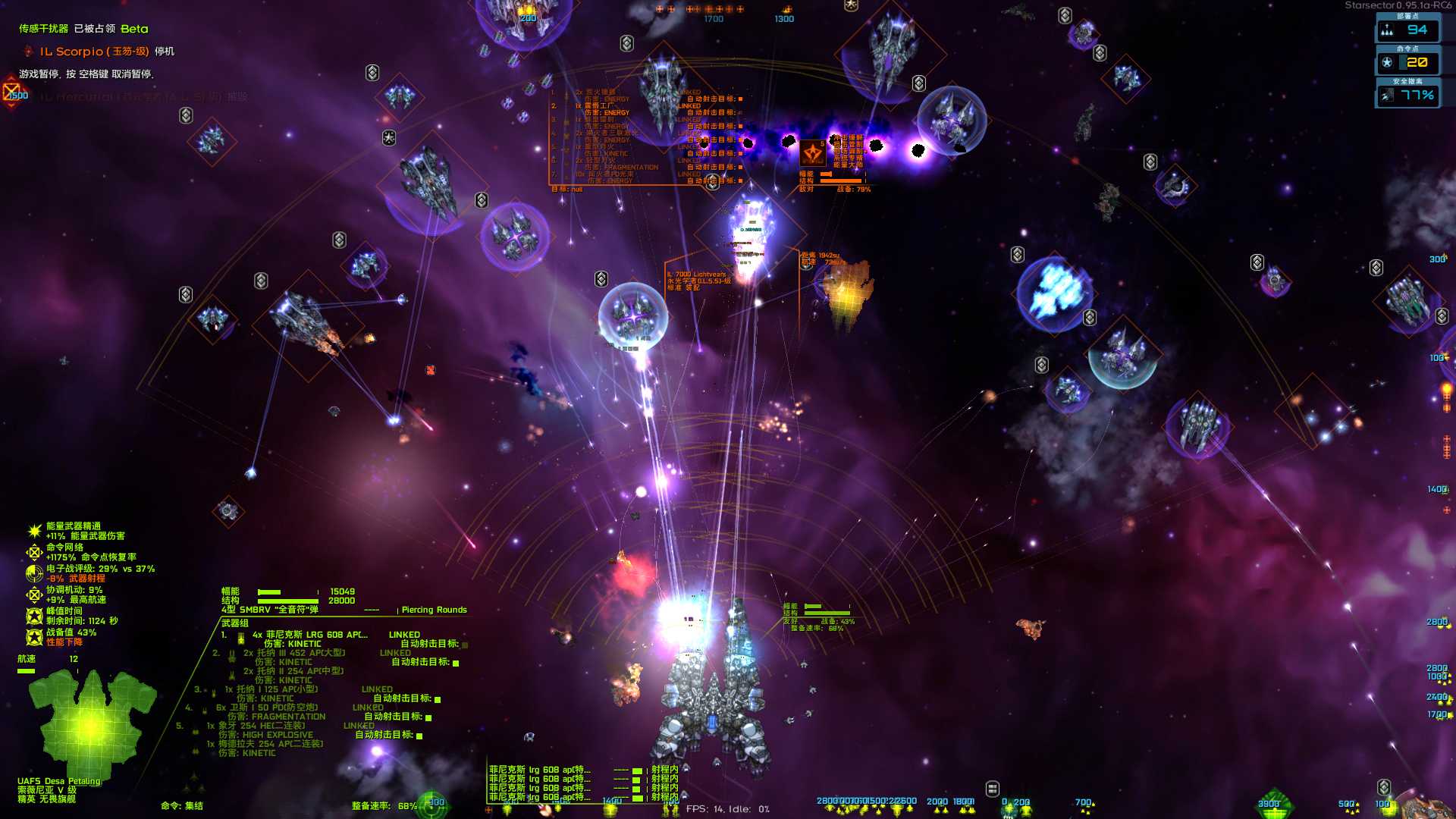Screen dimensions: 1456x819
Task: Click the safe retreat ship icon
Action: 1389,96
